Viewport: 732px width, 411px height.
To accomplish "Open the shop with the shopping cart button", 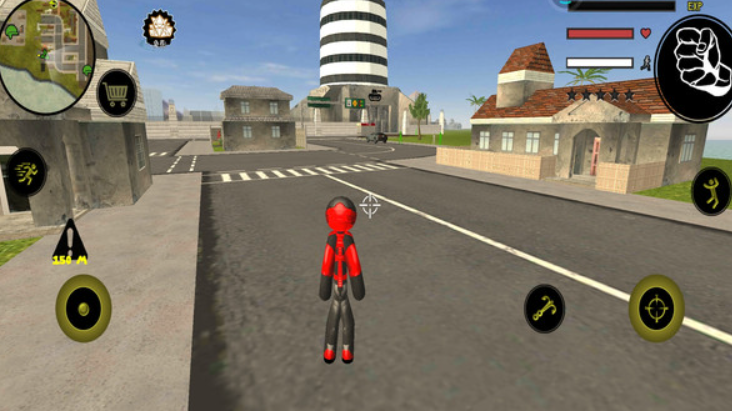I will 117,93.
